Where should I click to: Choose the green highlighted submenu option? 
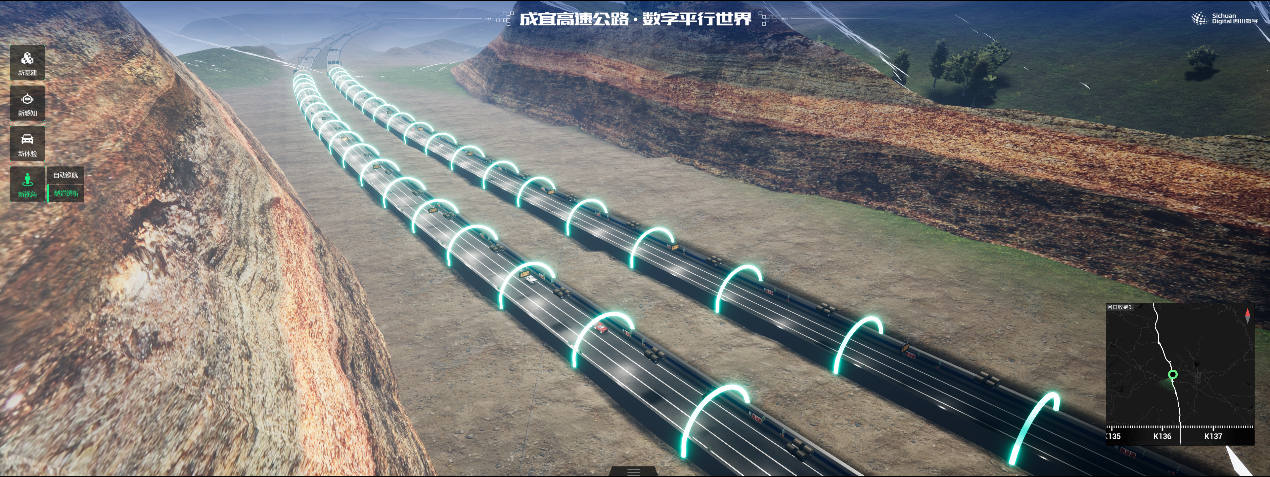point(66,193)
